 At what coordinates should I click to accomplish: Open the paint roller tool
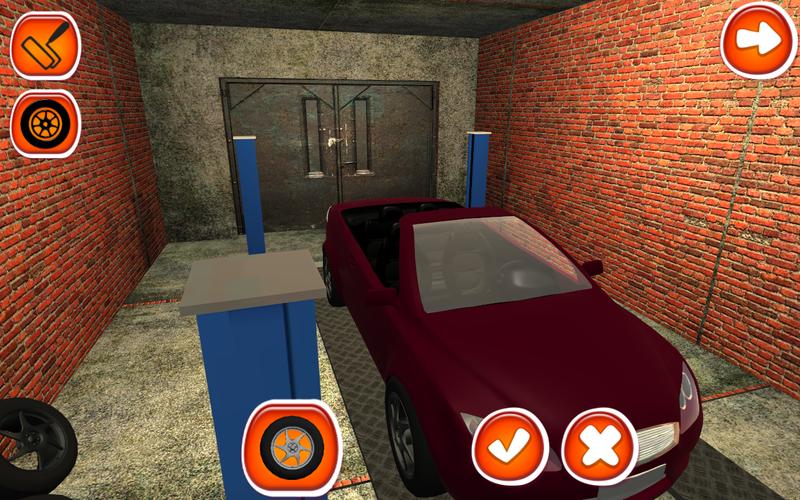45,45
